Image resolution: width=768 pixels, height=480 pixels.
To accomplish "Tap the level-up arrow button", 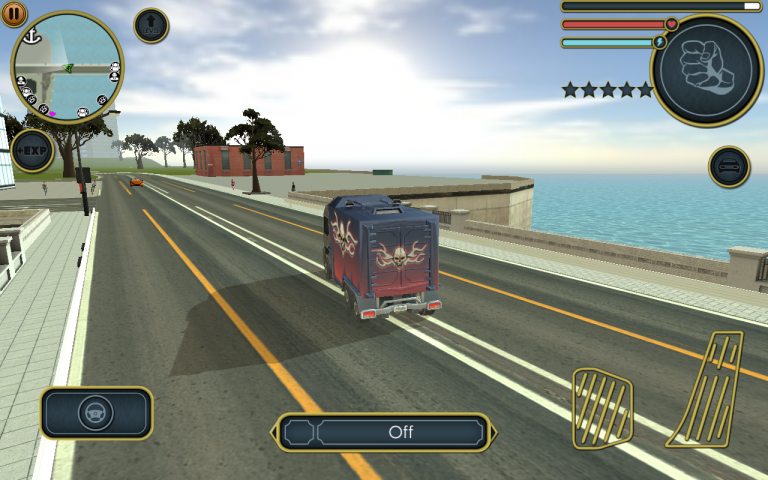I will coord(151,26).
